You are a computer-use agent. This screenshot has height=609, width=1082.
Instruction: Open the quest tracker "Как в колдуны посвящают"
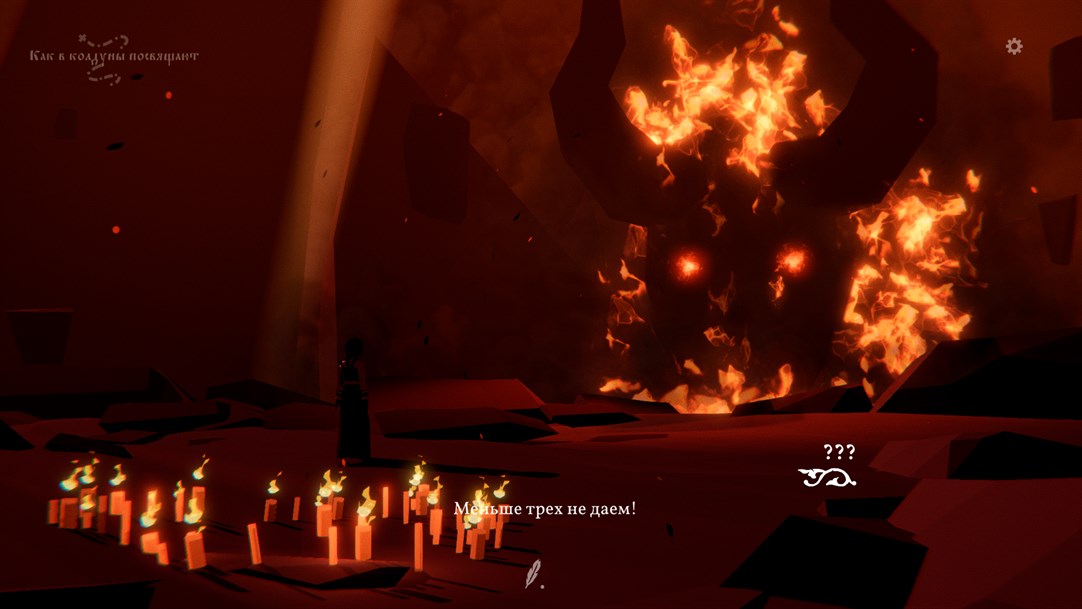click(x=113, y=57)
